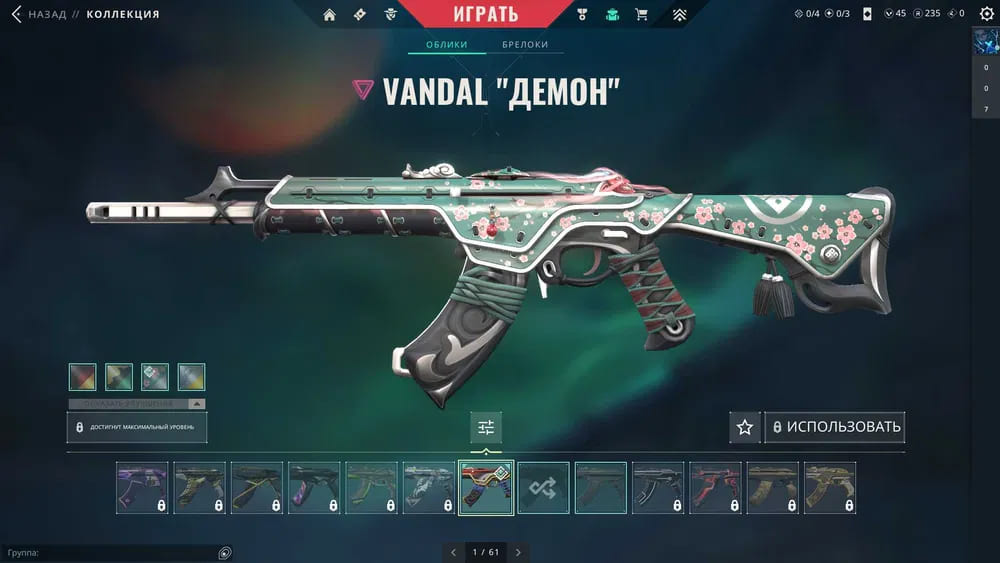
Task: Equip the skin with ИСПОЛЬЗОВАТЬ
Action: [835, 427]
